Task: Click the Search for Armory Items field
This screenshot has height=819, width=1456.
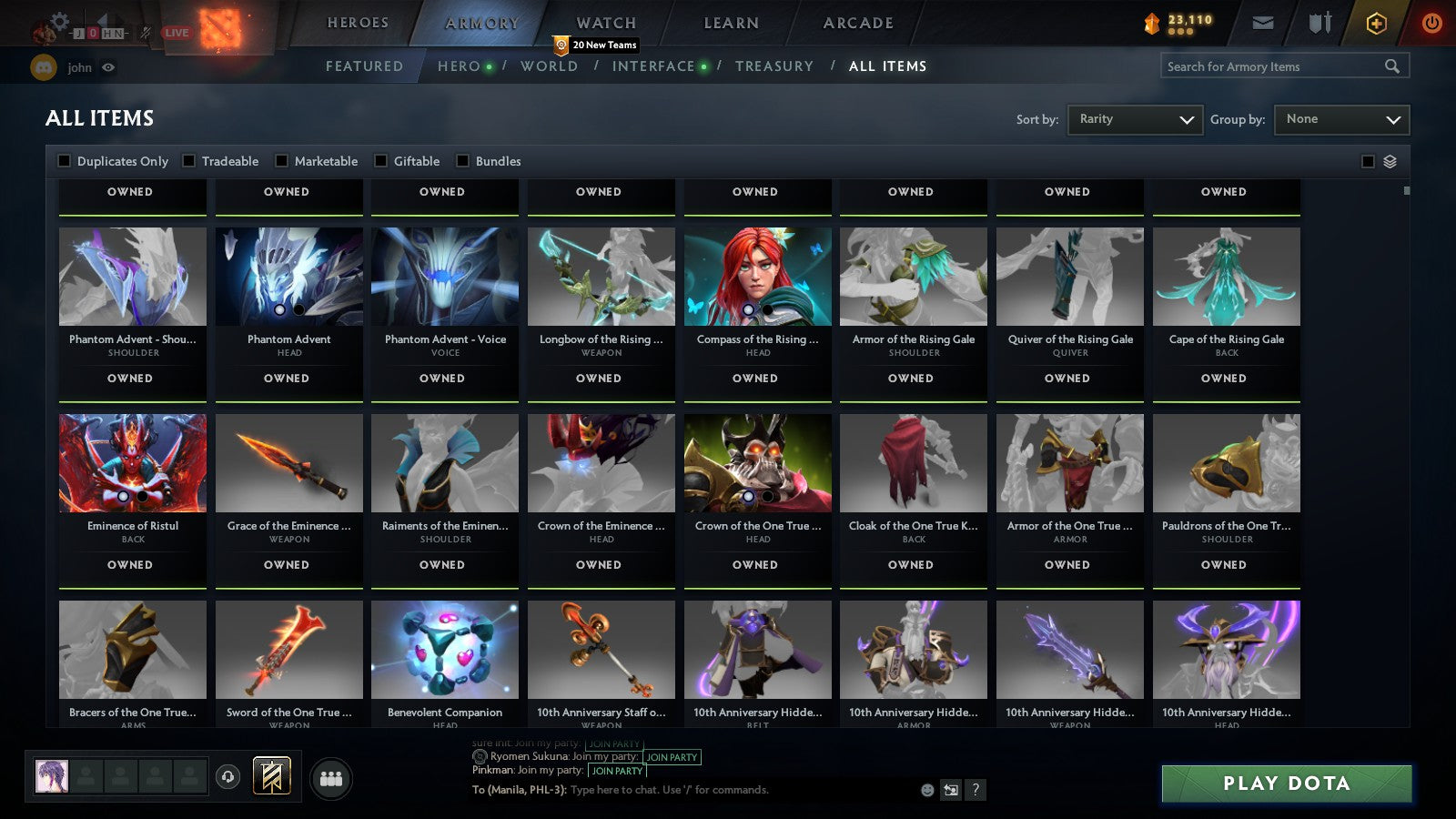Action: click(x=1274, y=66)
